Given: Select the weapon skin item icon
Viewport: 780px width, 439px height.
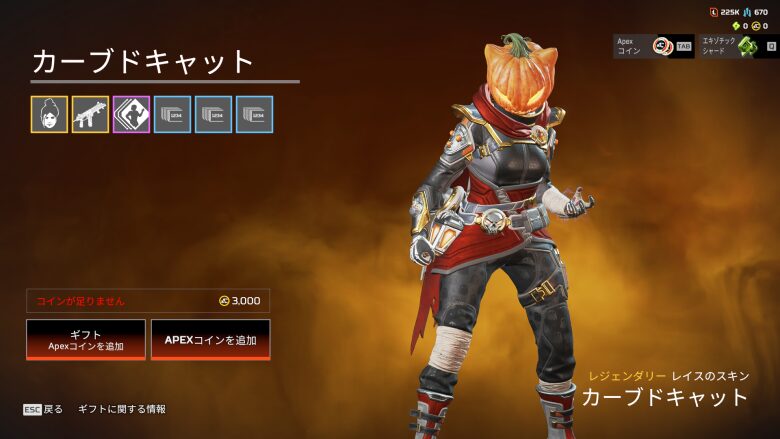Looking at the screenshot, I should point(90,115).
